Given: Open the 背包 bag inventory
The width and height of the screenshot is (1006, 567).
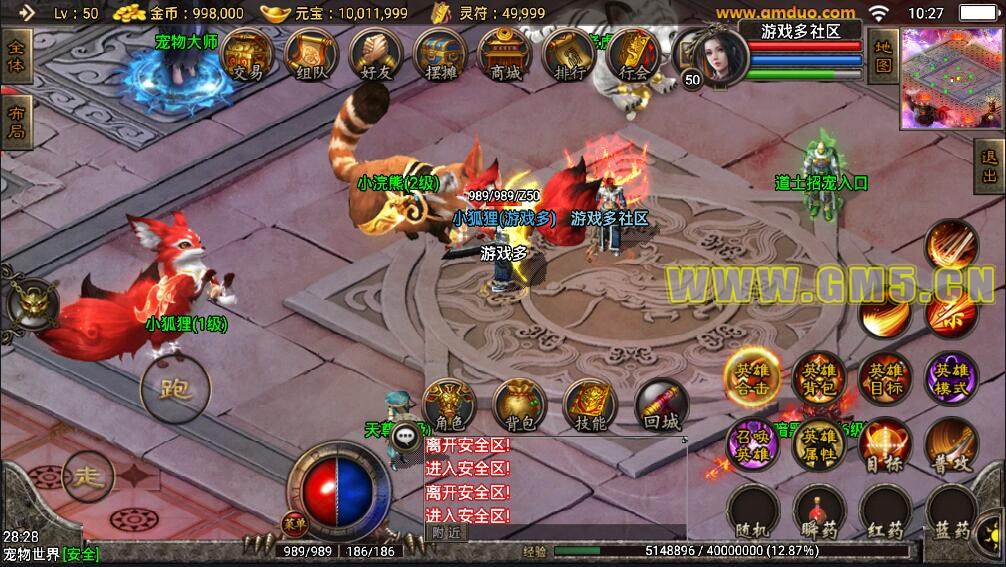Looking at the screenshot, I should 519,406.
